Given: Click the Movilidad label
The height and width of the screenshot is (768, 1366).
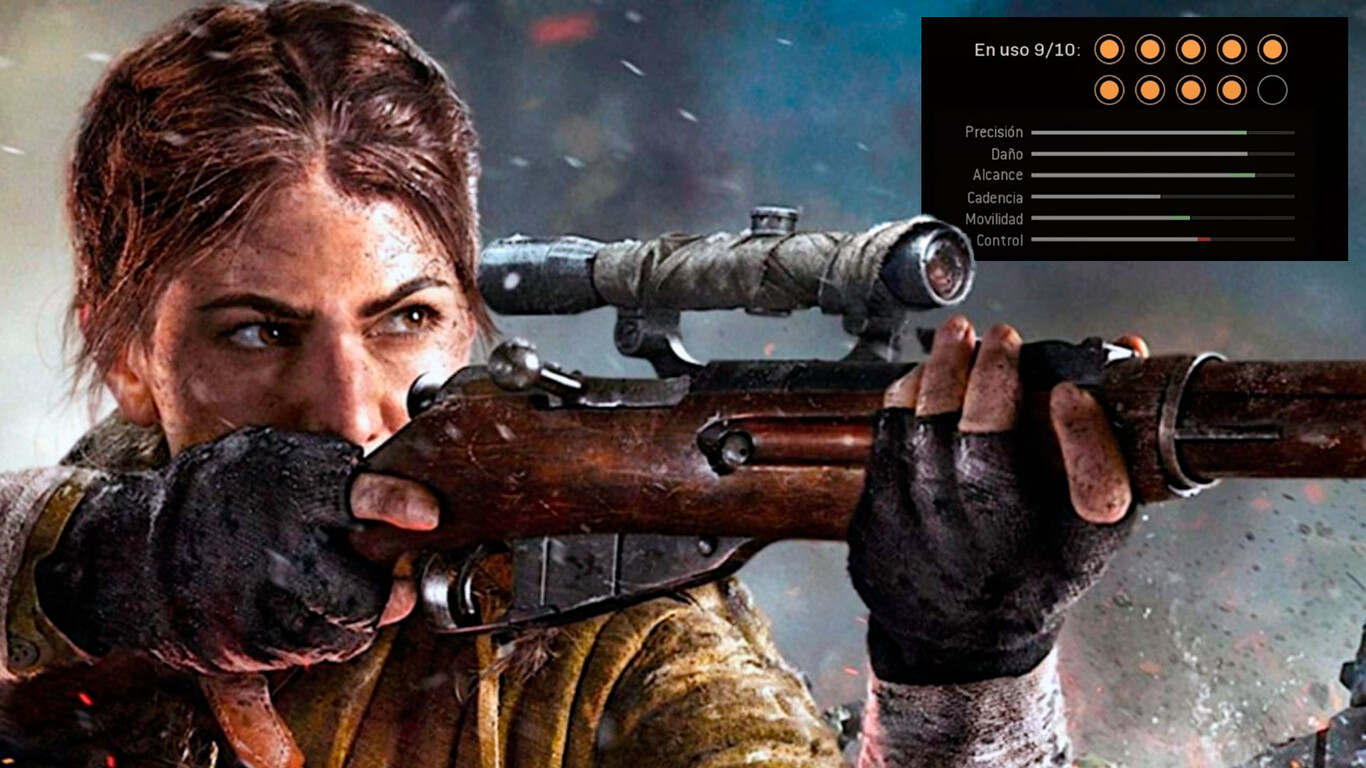Looking at the screenshot, I should point(996,219).
